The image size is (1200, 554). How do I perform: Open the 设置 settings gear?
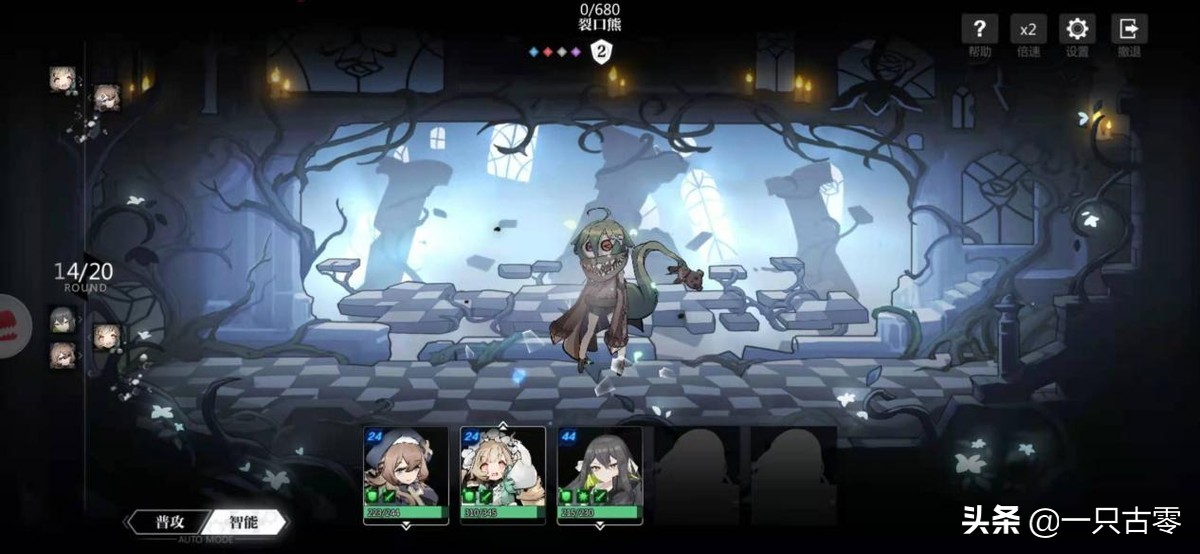(1078, 30)
